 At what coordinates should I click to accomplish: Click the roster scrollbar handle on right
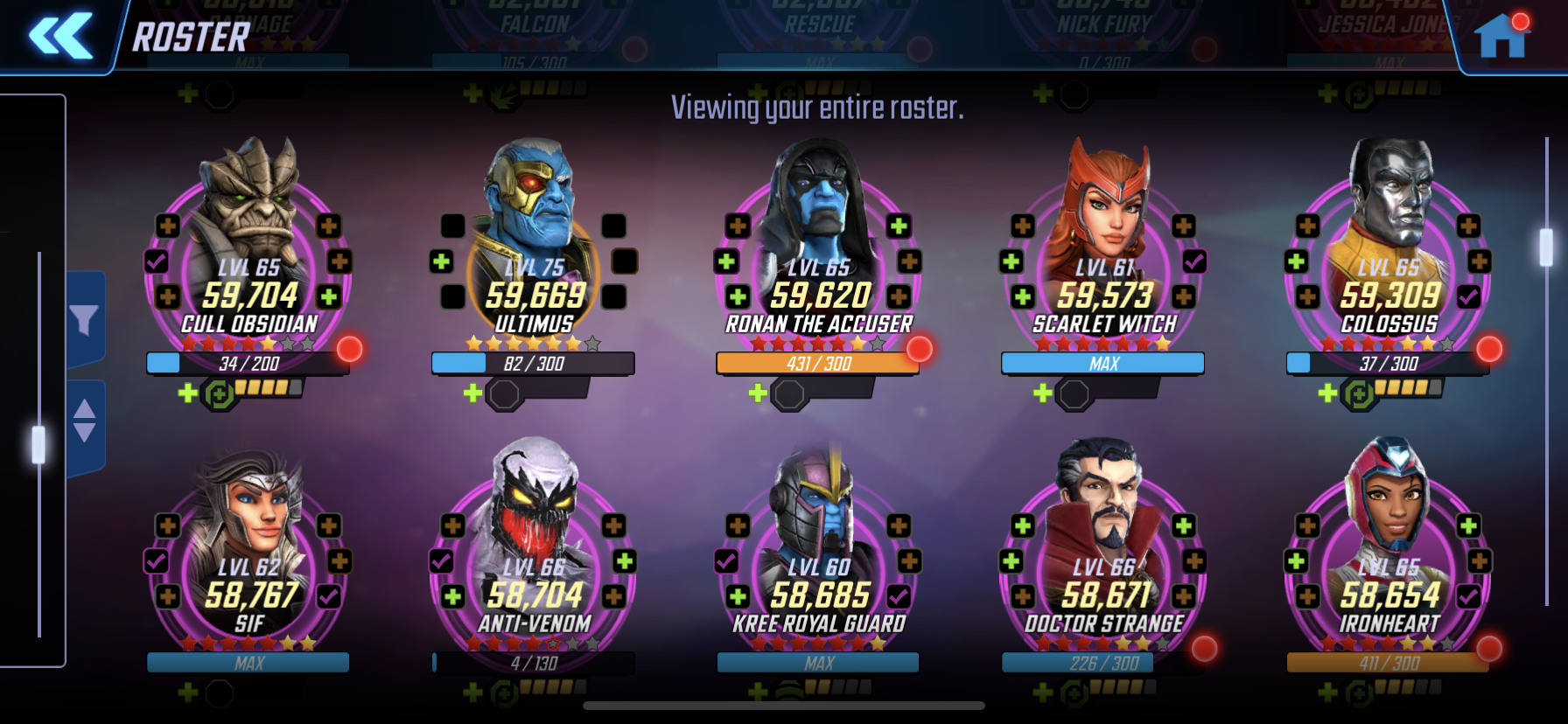(1546, 247)
